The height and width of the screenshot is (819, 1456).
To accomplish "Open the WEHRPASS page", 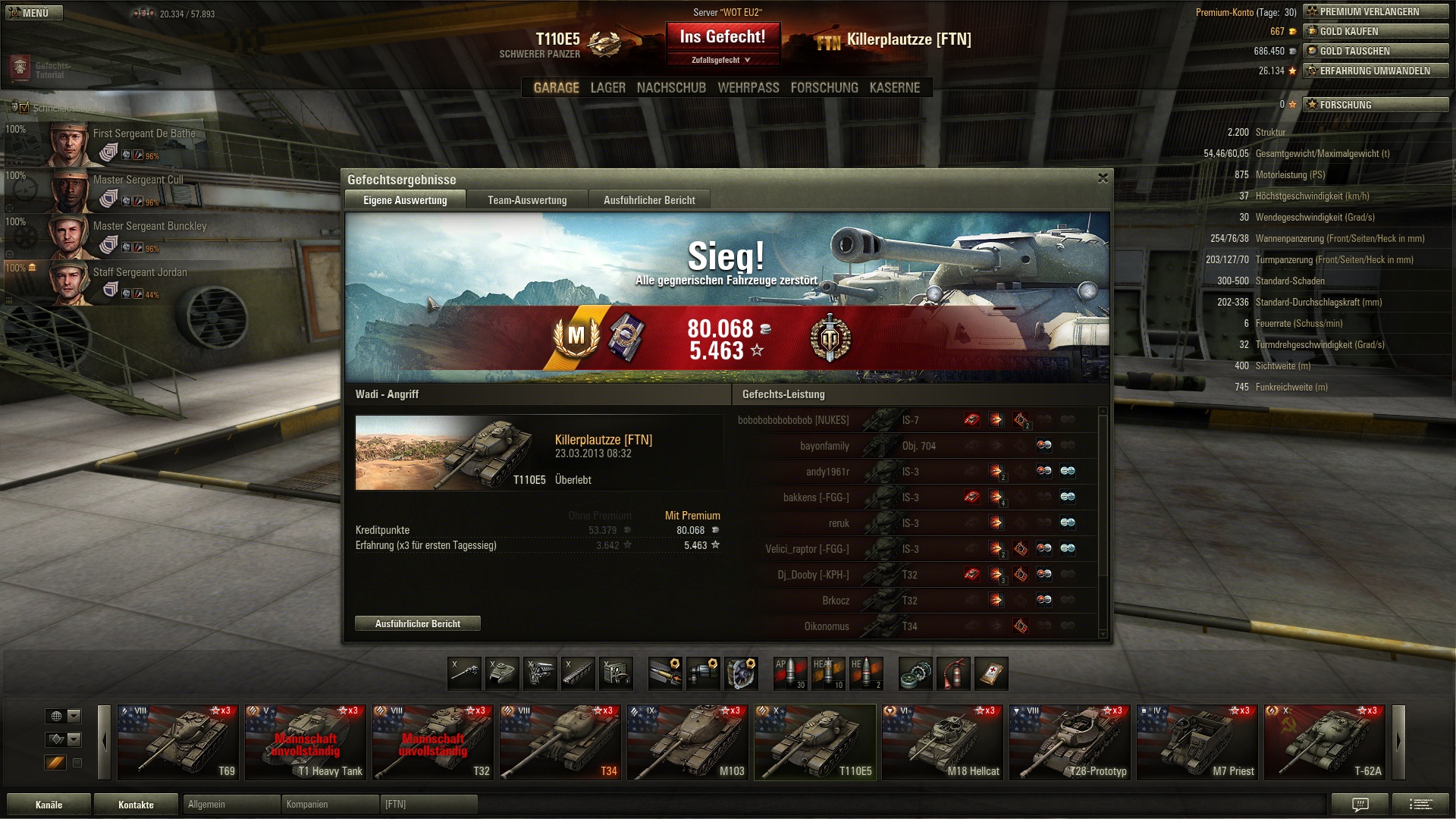I will point(748,88).
